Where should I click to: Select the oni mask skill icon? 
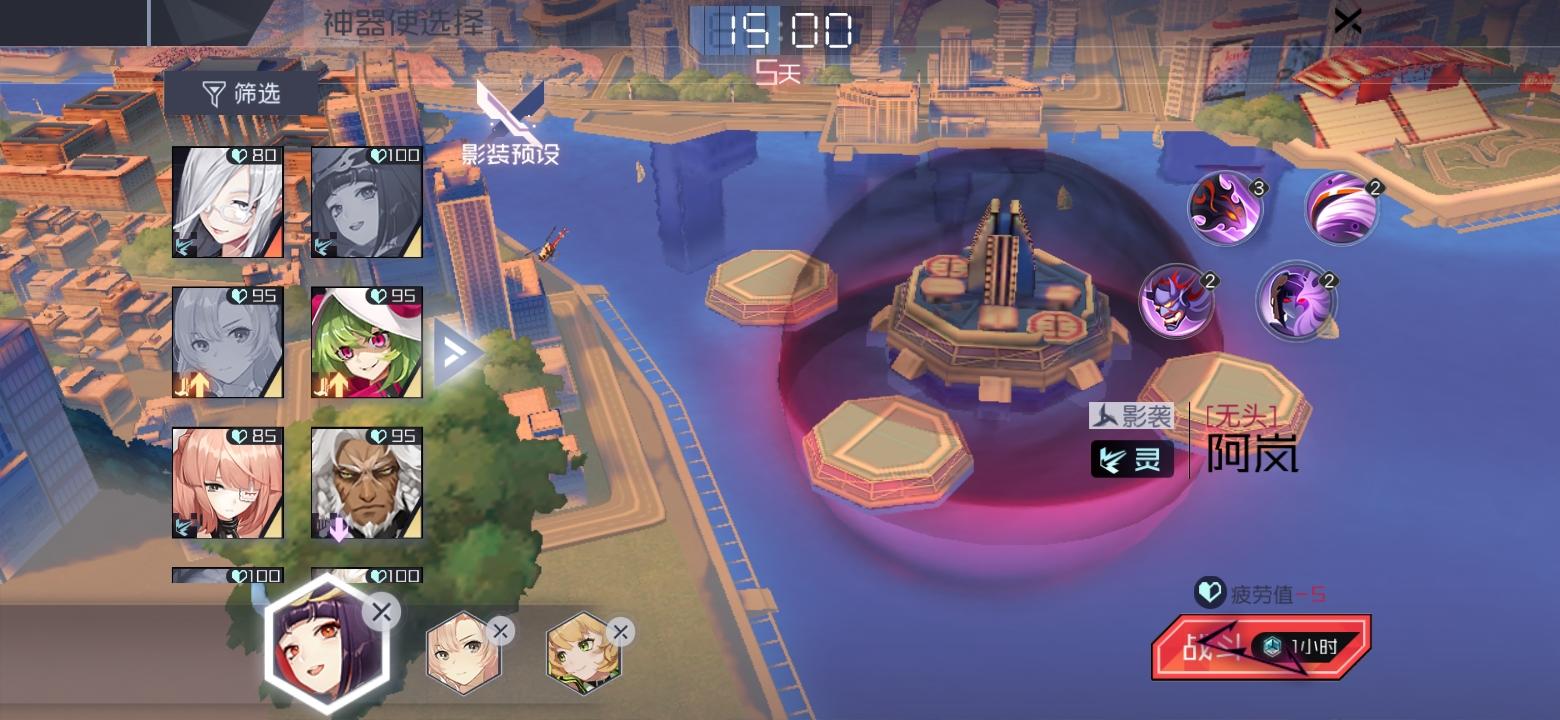(1178, 298)
